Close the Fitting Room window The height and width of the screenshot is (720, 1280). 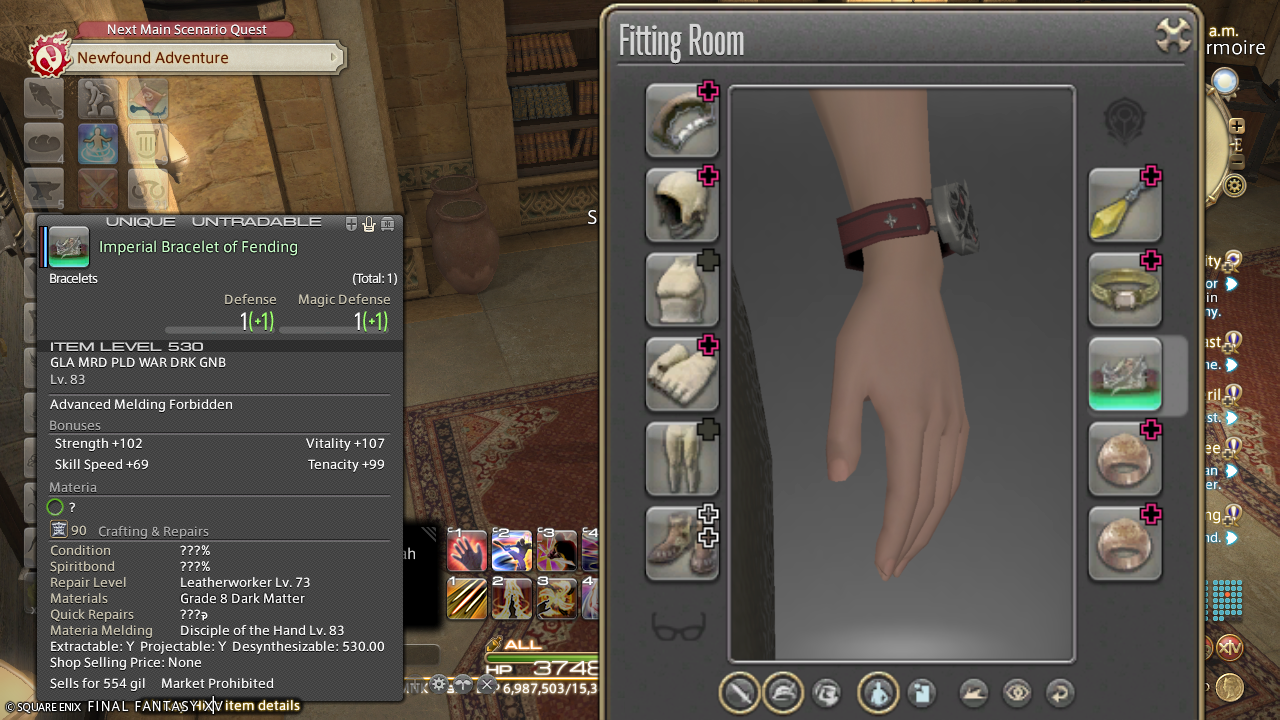[x=1173, y=36]
